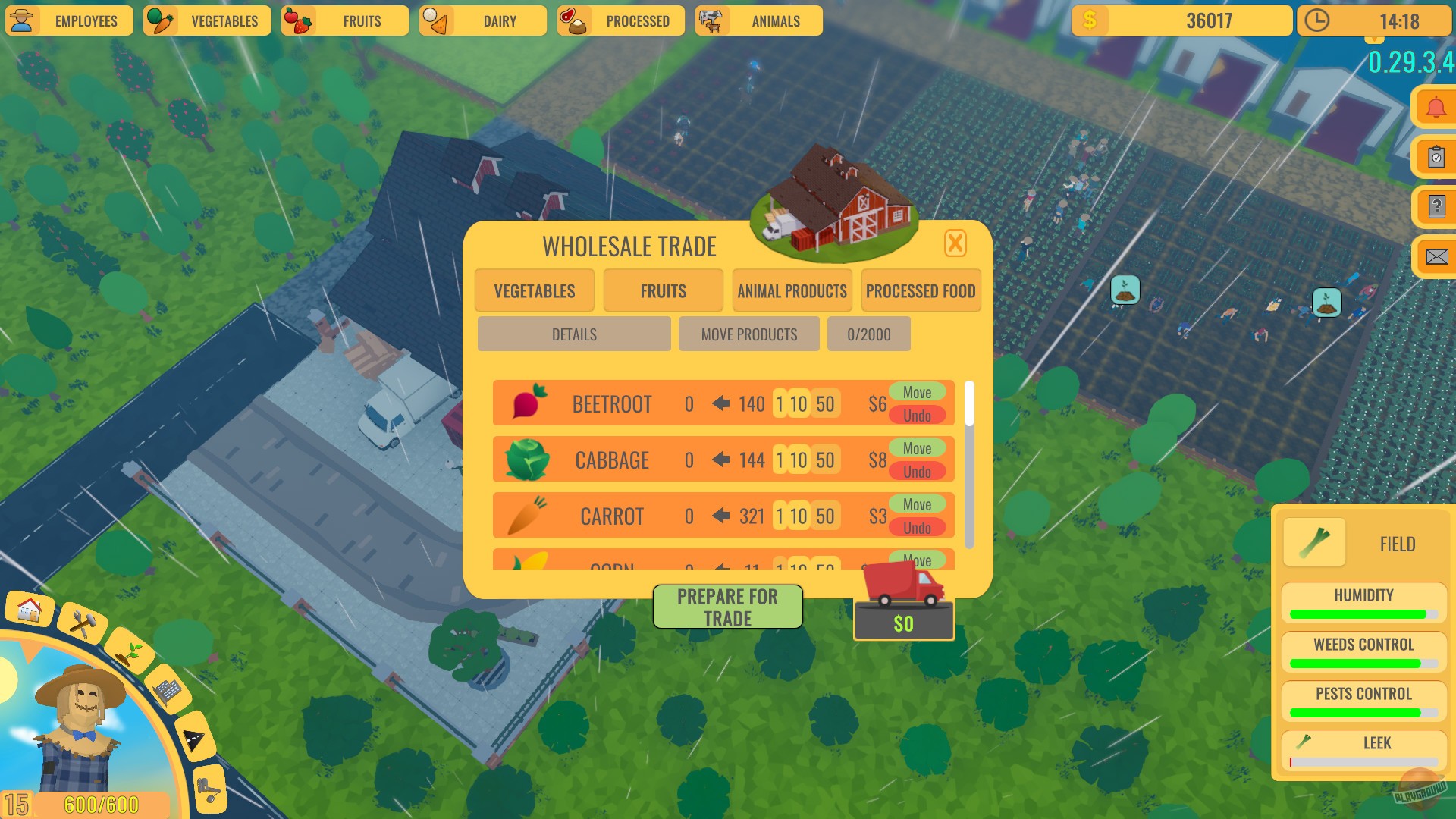Select the sprout planting icon in radial menu
1456x819 pixels.
(x=129, y=654)
